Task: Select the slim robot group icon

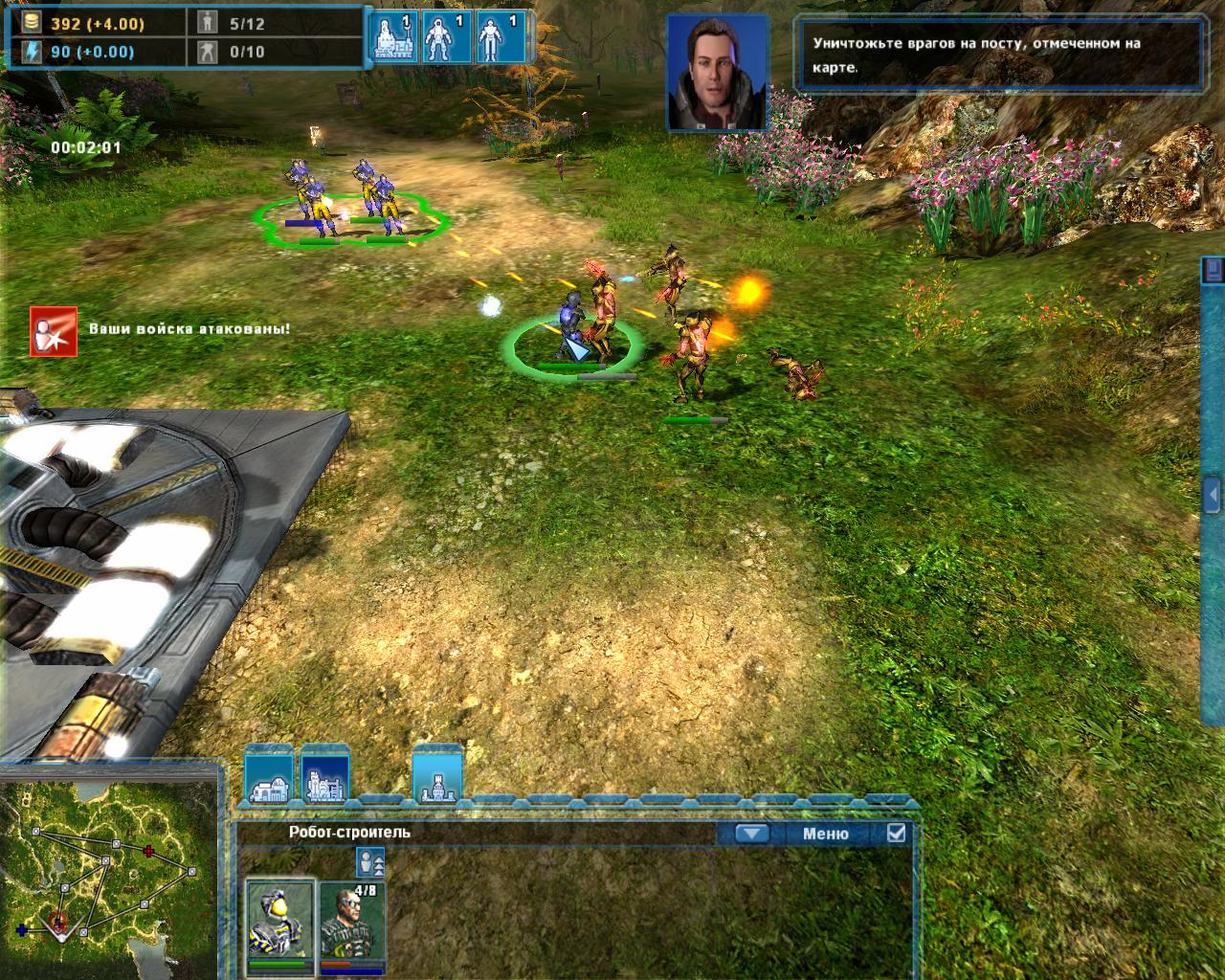Action: click(499, 38)
